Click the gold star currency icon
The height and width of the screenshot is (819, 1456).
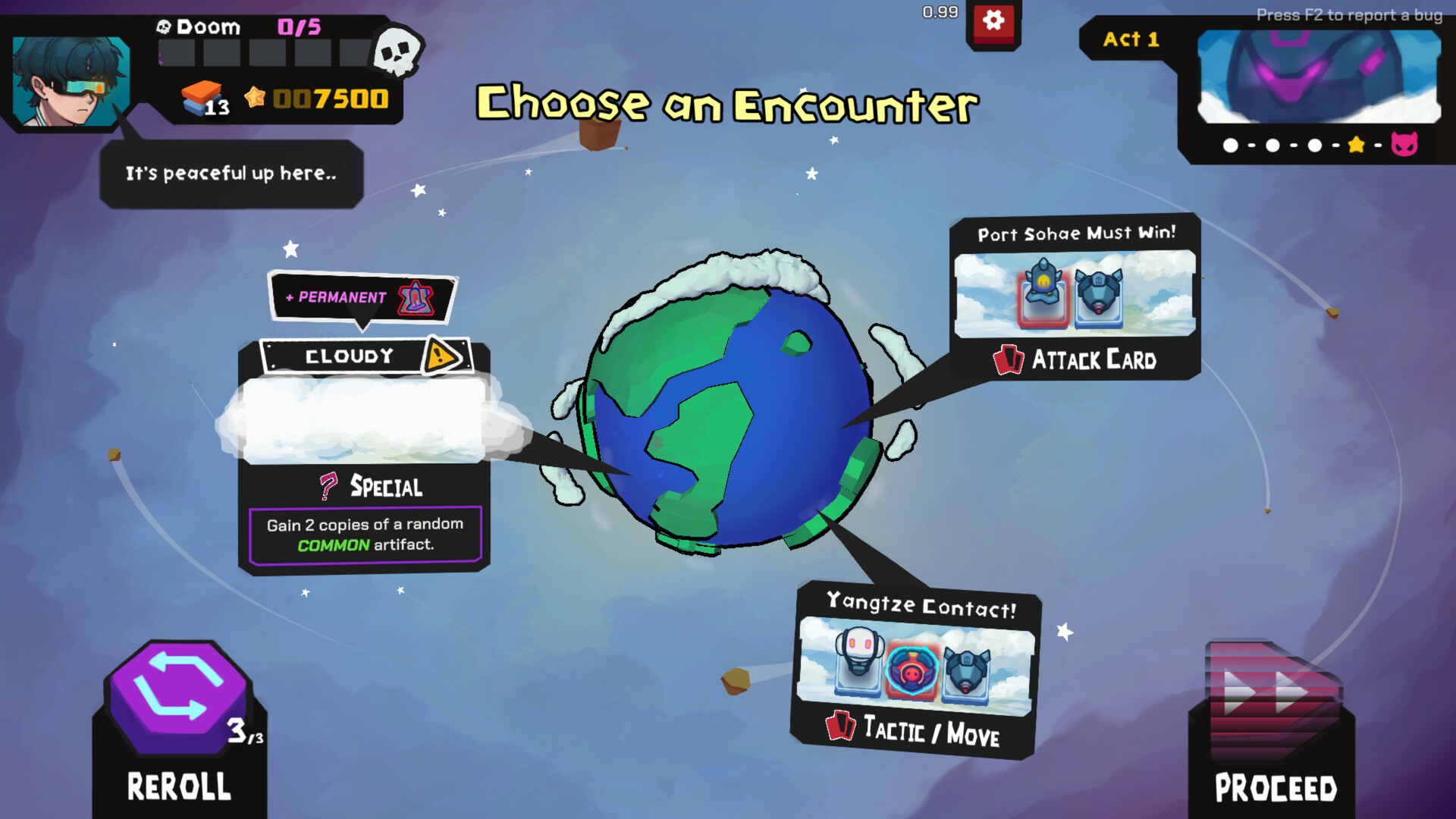pyautogui.click(x=254, y=99)
